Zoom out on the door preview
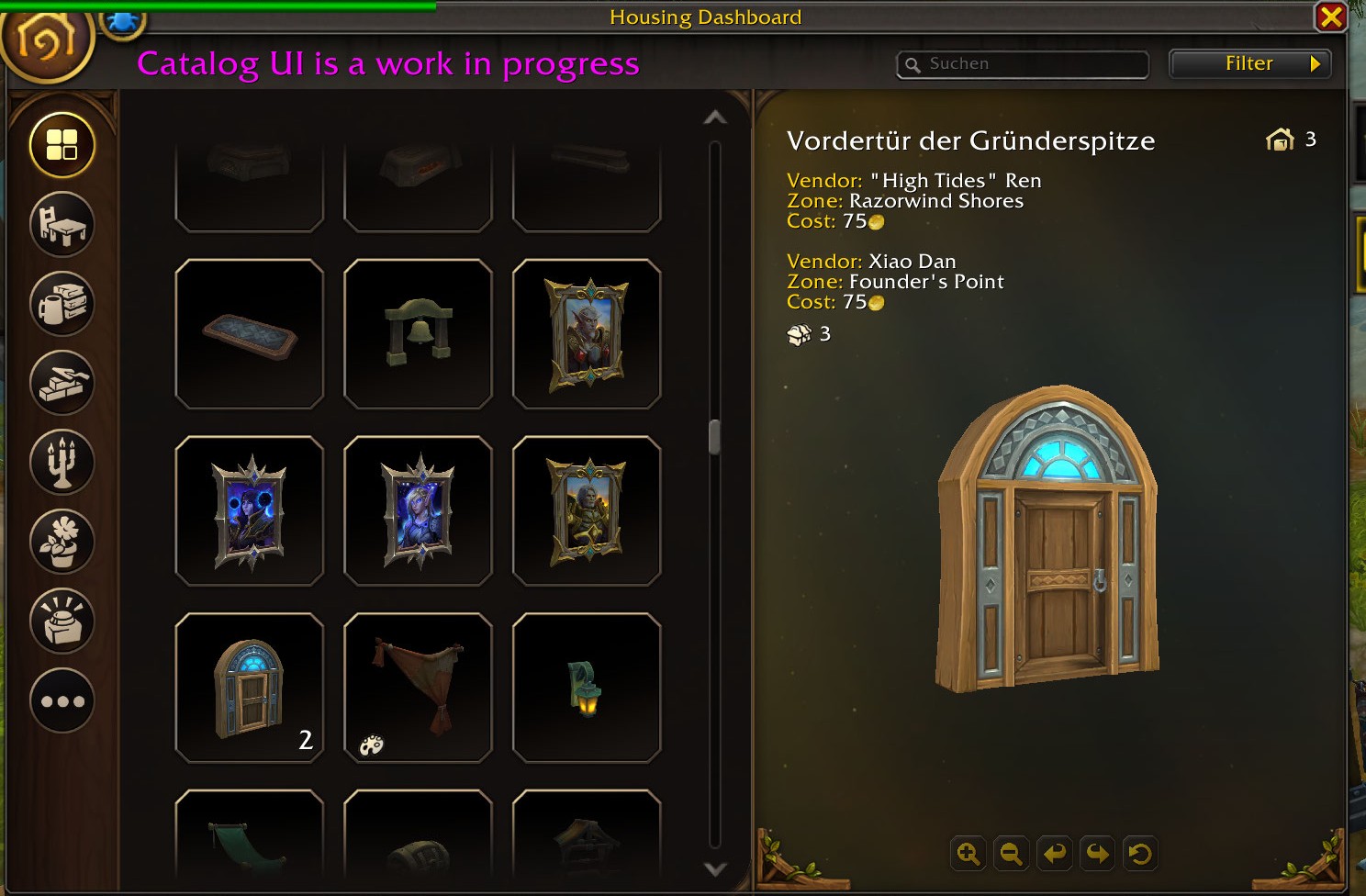The height and width of the screenshot is (896, 1366). 1011,855
